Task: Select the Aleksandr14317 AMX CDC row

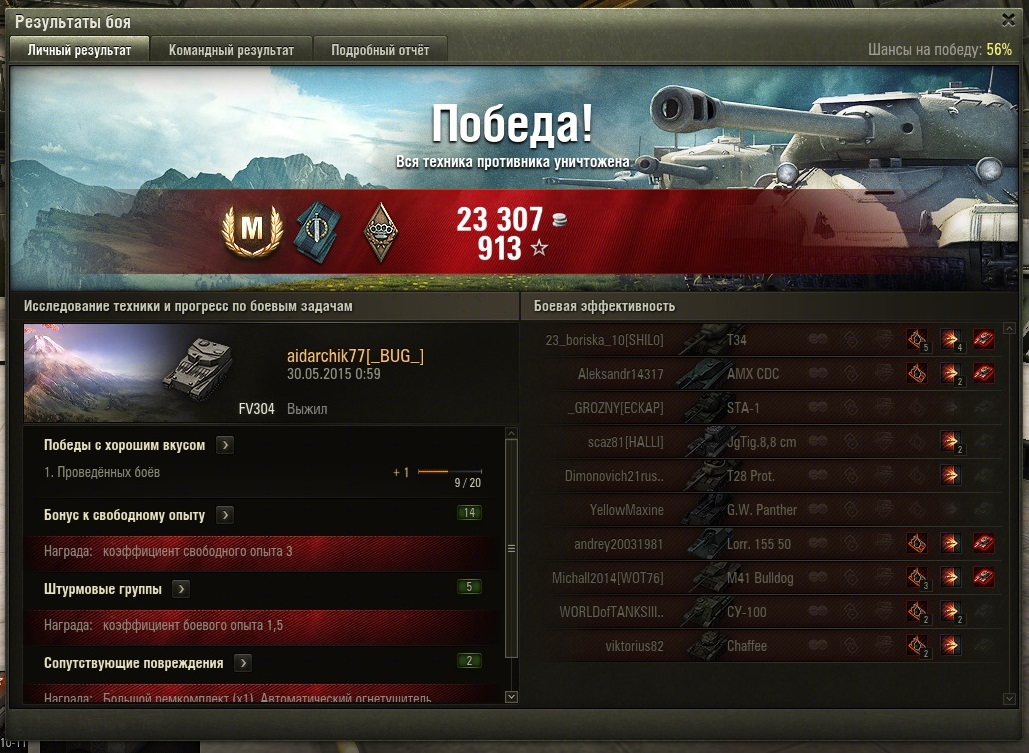Action: [760, 374]
